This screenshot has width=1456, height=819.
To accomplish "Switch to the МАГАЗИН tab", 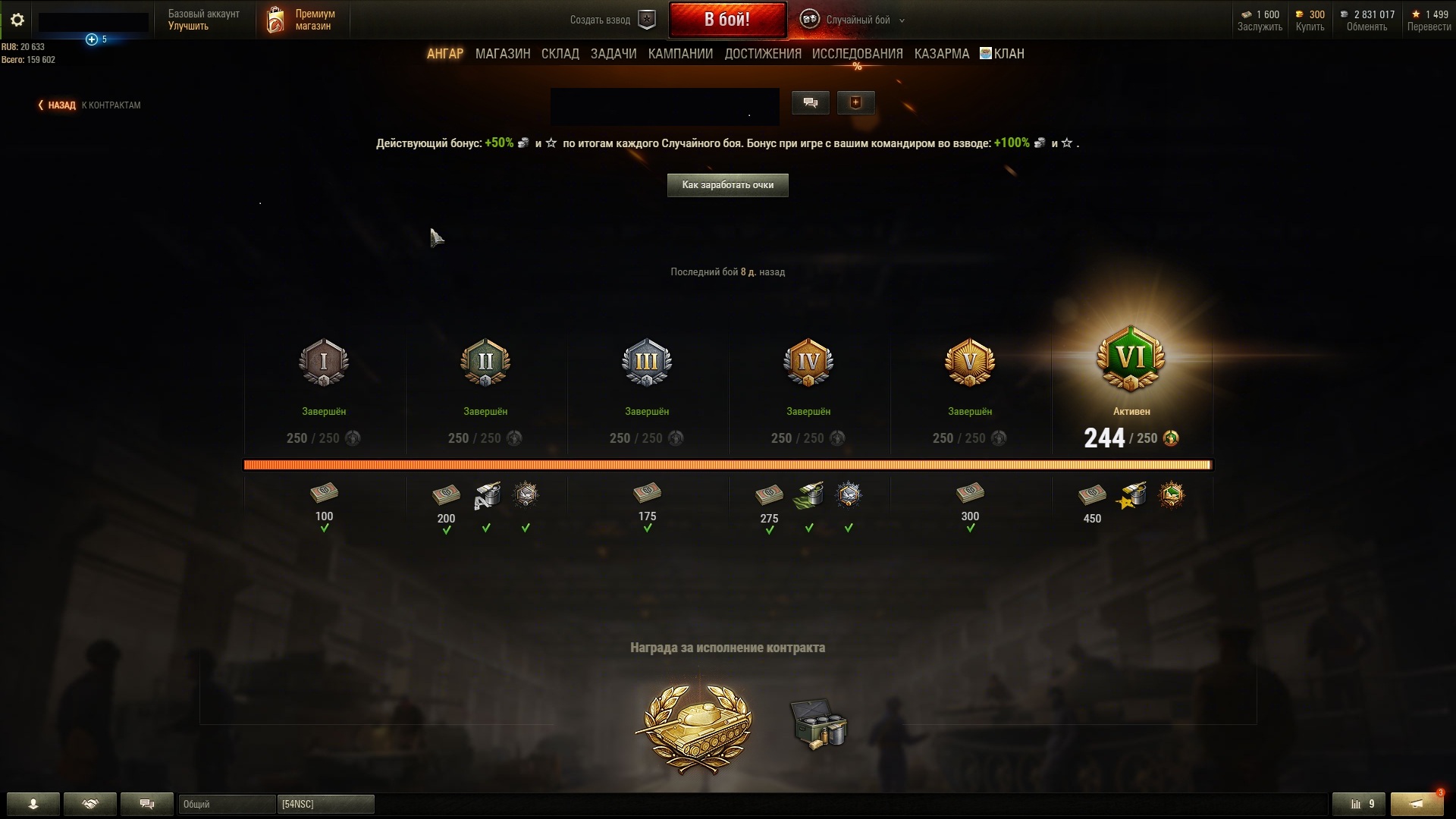I will 502,54.
